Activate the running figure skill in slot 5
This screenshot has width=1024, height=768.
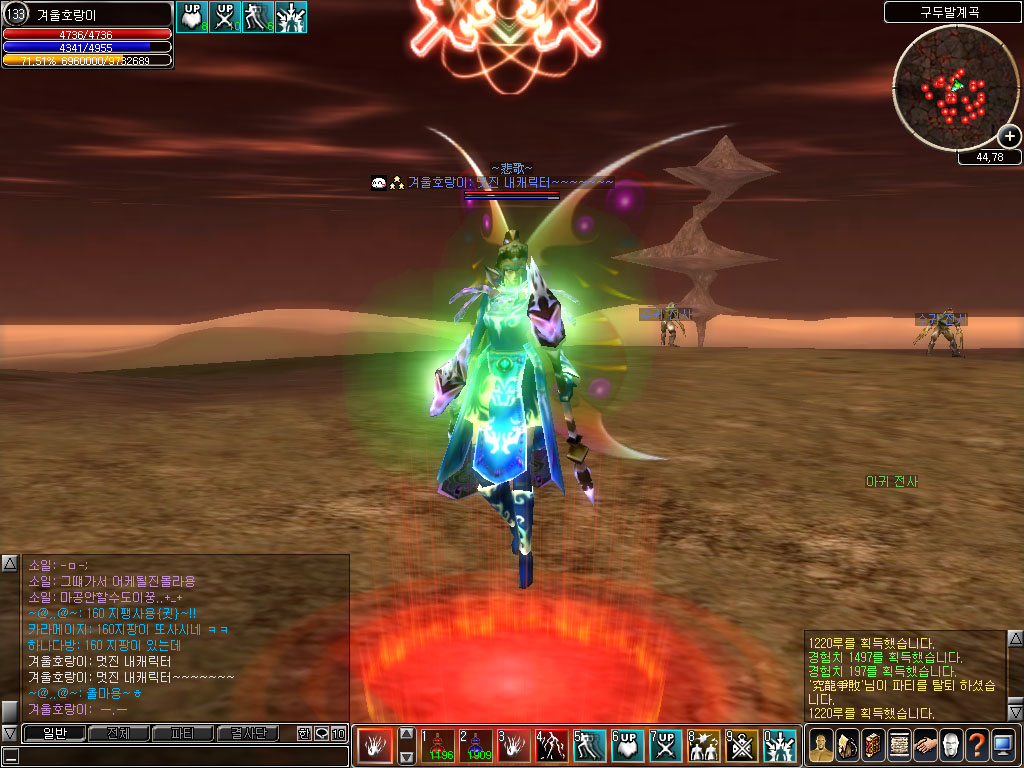tap(591, 746)
